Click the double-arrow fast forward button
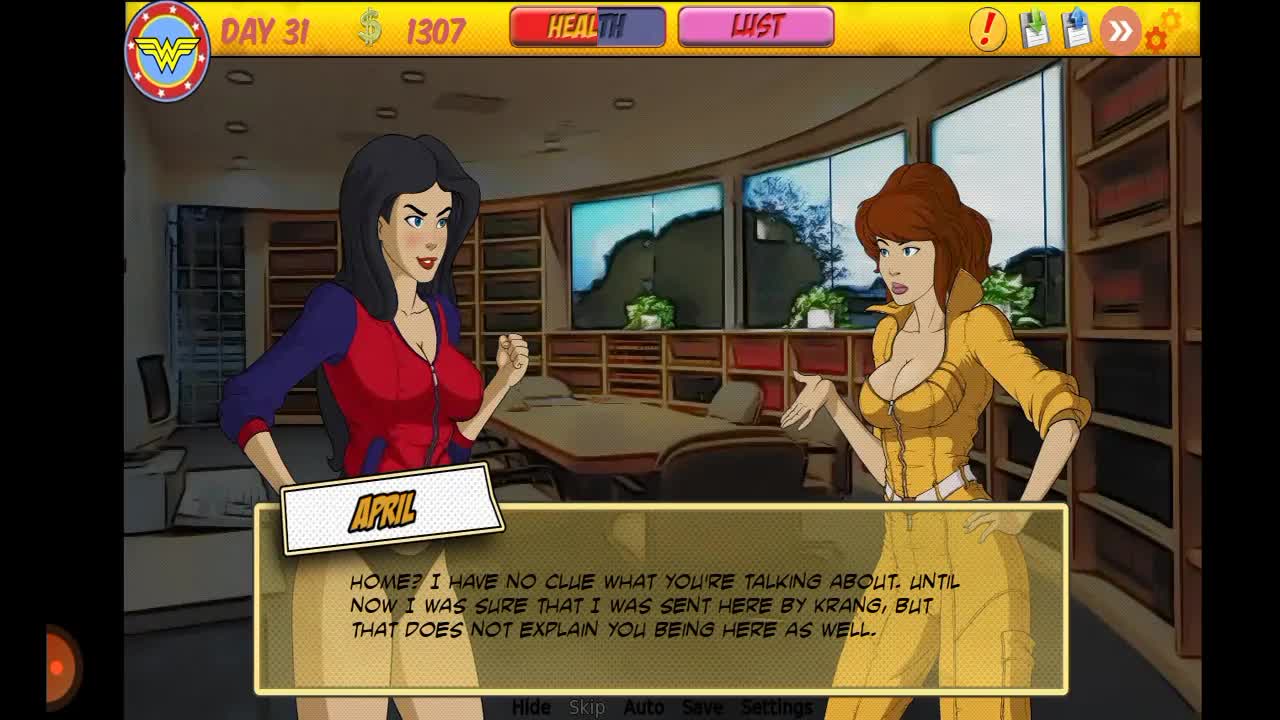This screenshot has height=720, width=1280. pyautogui.click(x=1120, y=31)
